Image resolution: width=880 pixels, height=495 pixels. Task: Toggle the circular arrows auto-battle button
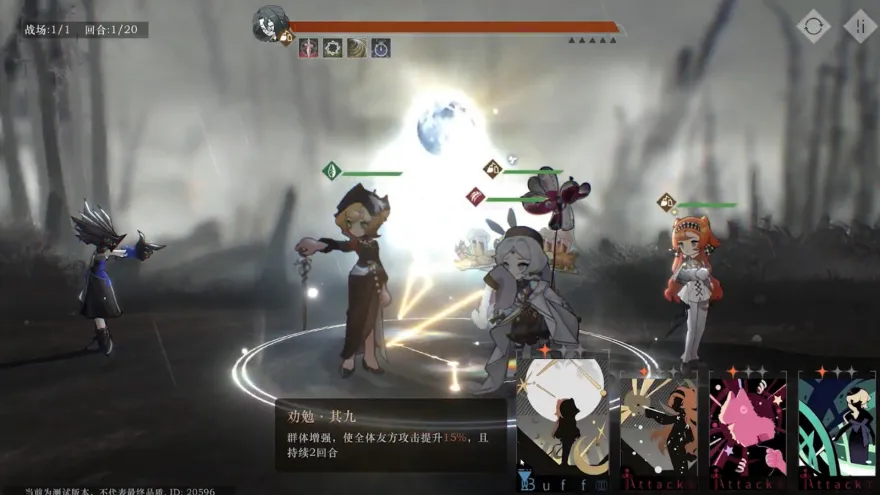[813, 25]
